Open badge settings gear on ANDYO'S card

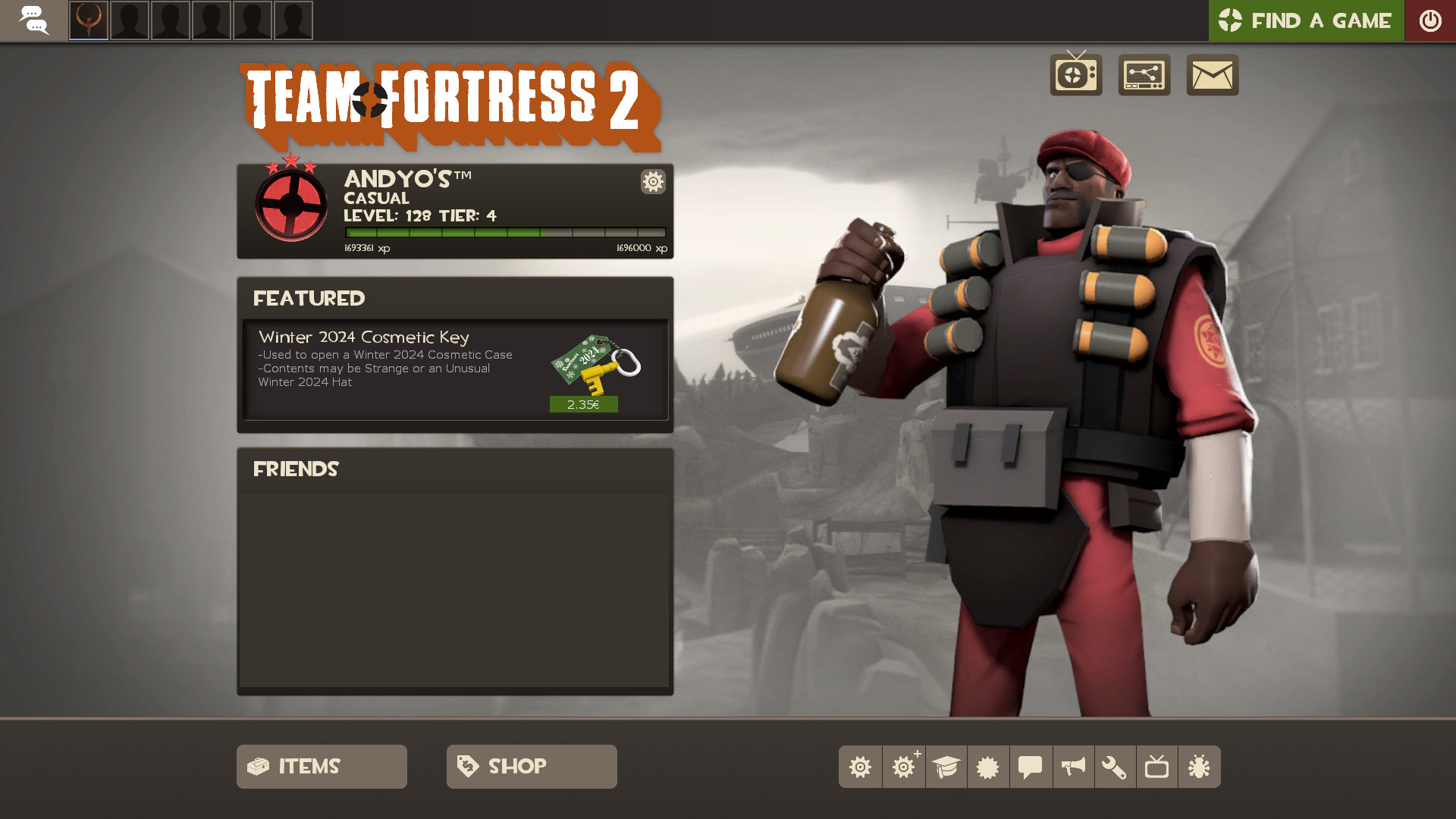pos(652,182)
